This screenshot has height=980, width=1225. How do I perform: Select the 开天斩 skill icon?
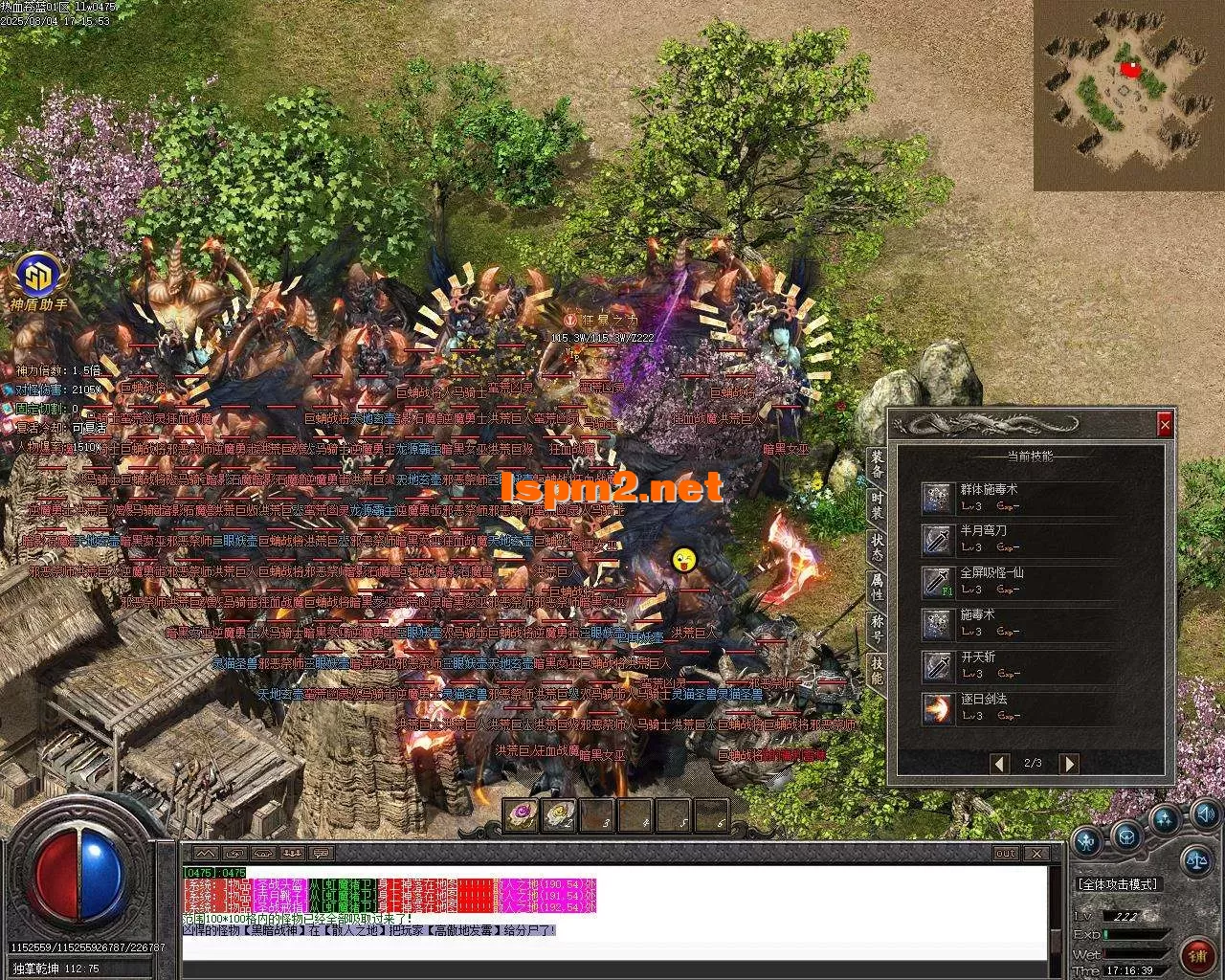click(x=937, y=665)
